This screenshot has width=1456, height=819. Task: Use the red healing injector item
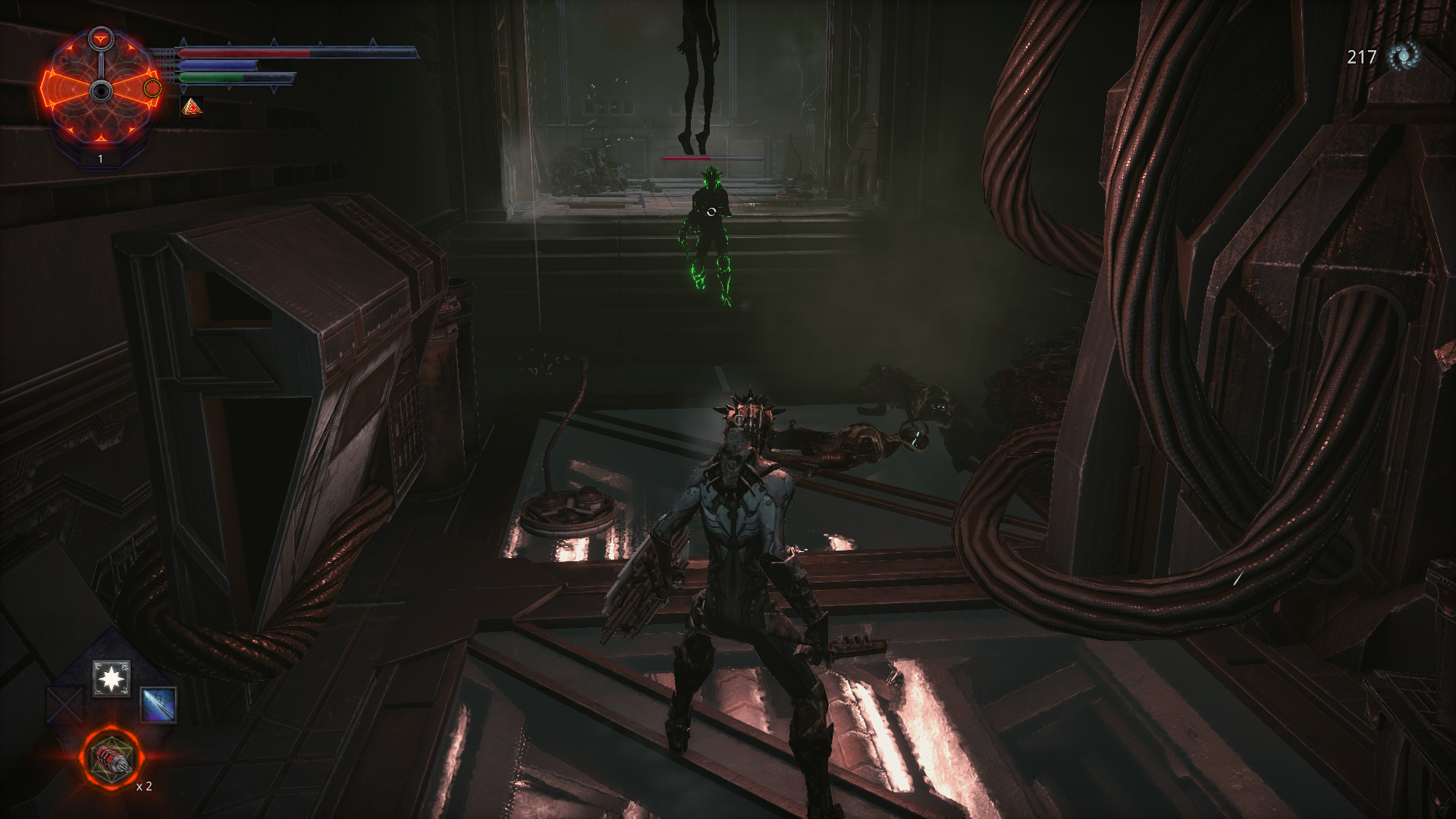tap(111, 758)
